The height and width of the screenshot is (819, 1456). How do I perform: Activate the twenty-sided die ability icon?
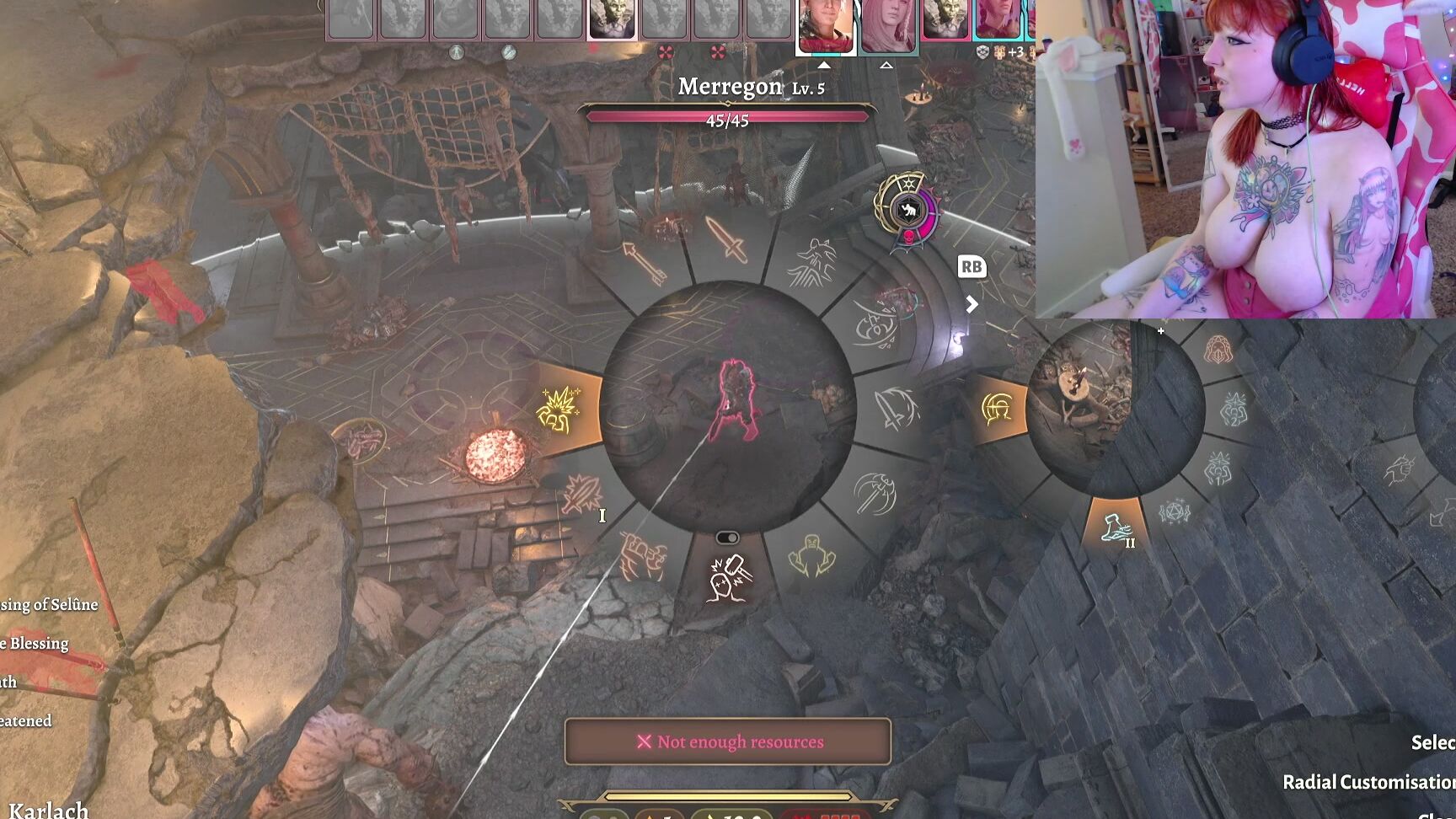pos(1174,511)
